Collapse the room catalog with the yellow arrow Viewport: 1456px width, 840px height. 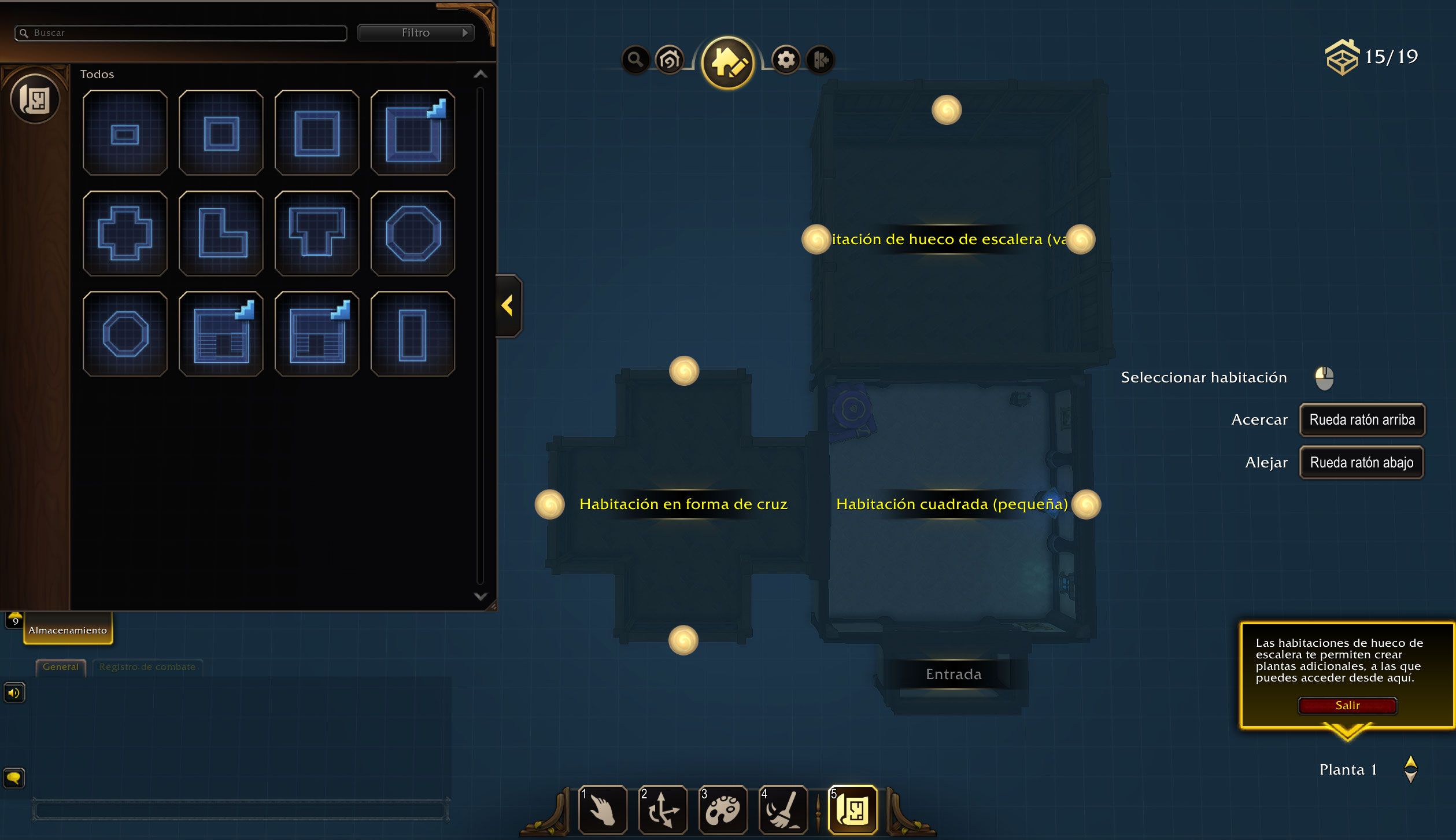click(x=508, y=305)
